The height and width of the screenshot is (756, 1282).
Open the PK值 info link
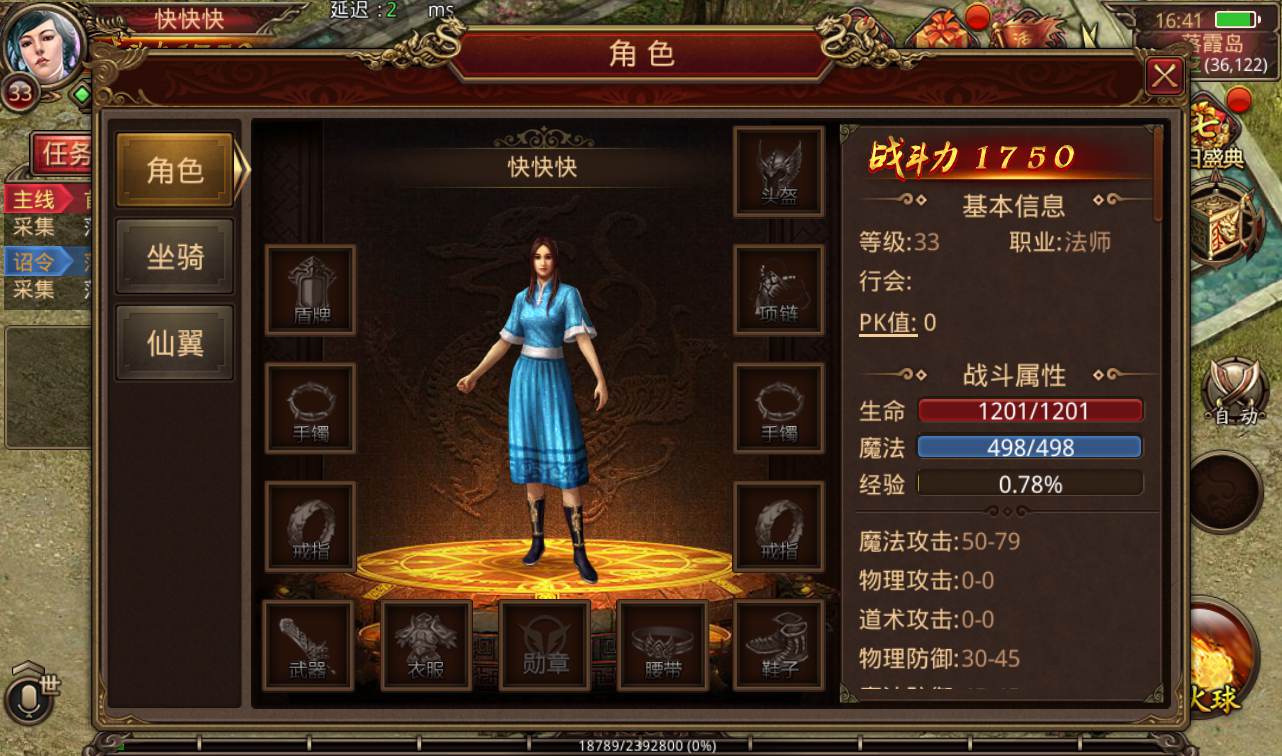[888, 323]
